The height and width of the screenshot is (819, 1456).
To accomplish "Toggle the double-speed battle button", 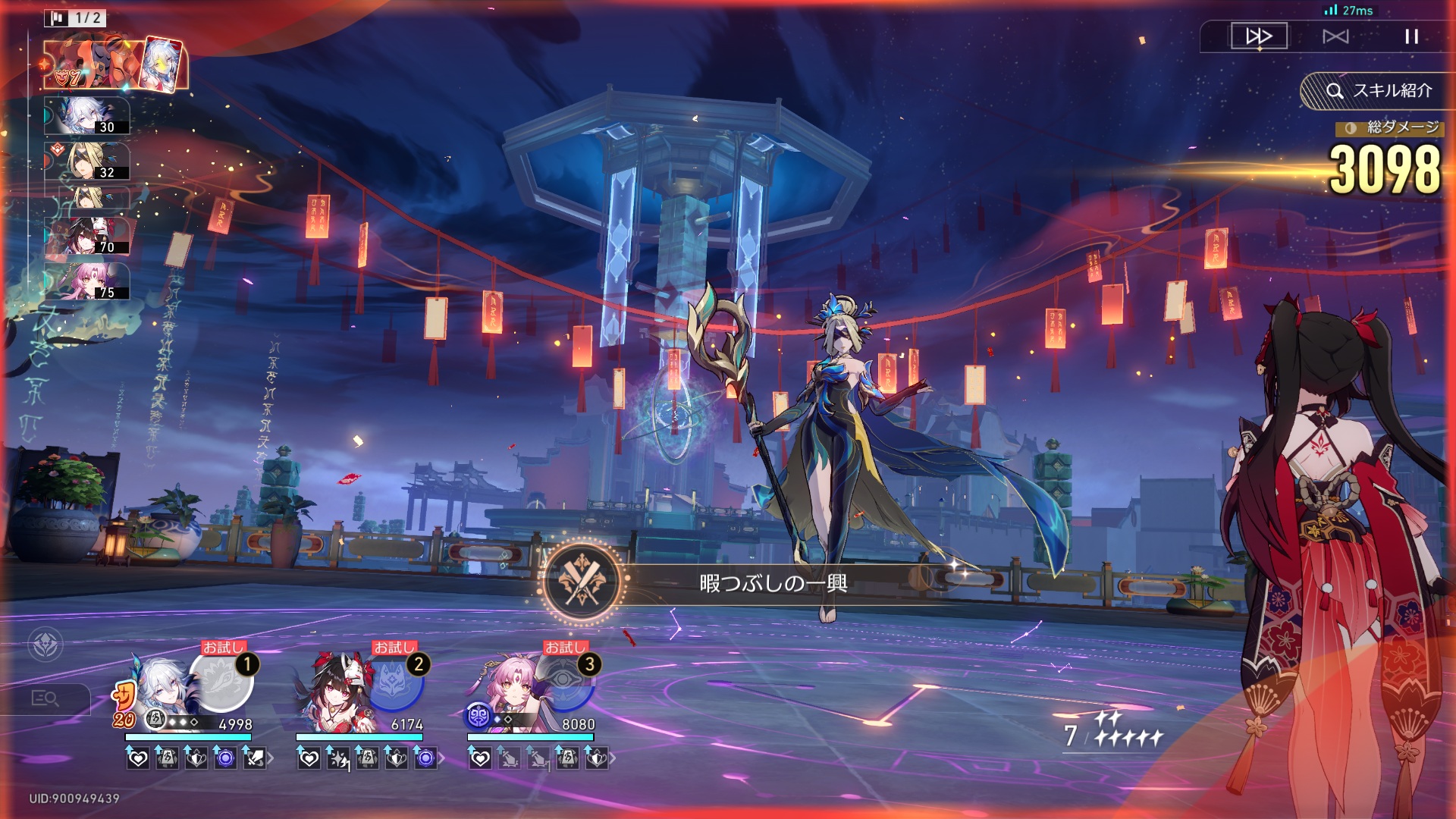I will click(1259, 36).
